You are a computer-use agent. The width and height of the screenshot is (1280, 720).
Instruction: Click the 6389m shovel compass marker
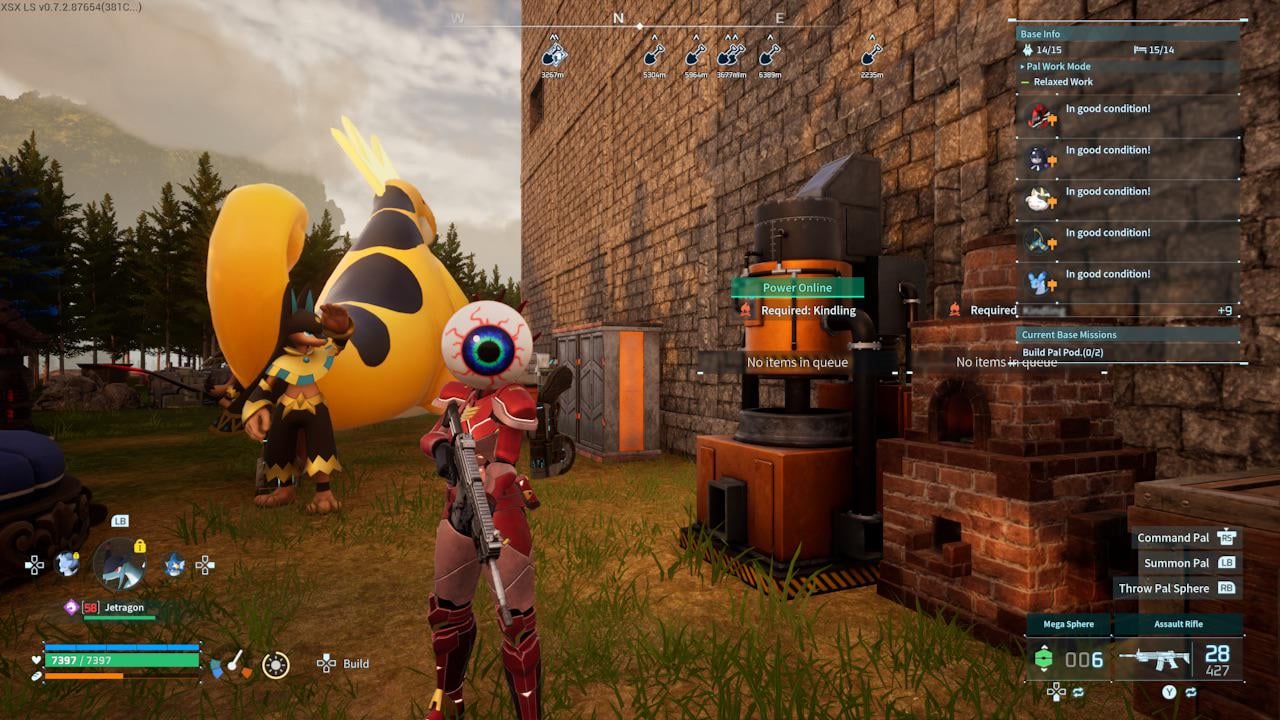769,53
